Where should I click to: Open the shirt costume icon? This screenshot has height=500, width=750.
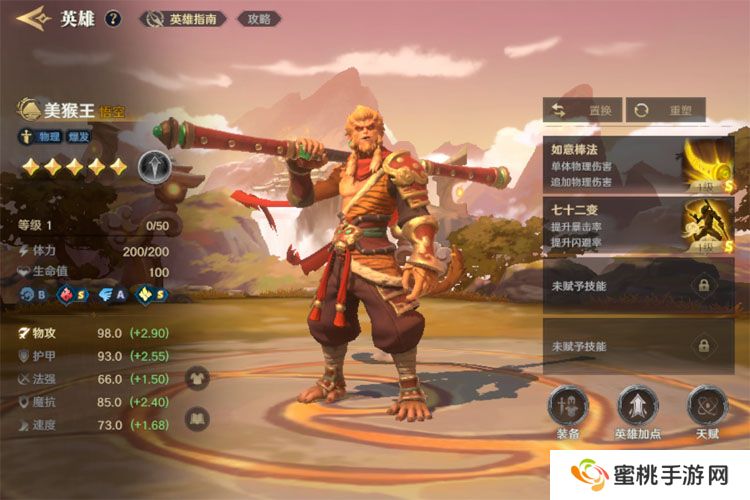197,378
